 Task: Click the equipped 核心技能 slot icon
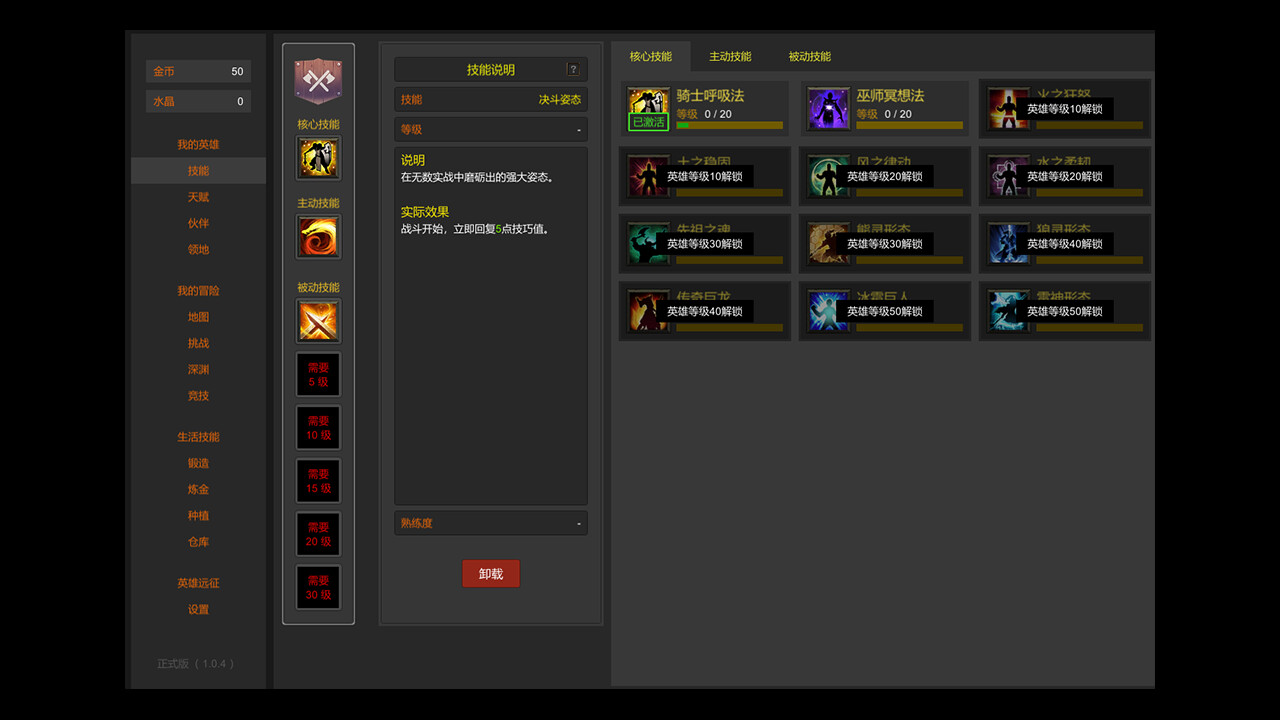(x=318, y=157)
